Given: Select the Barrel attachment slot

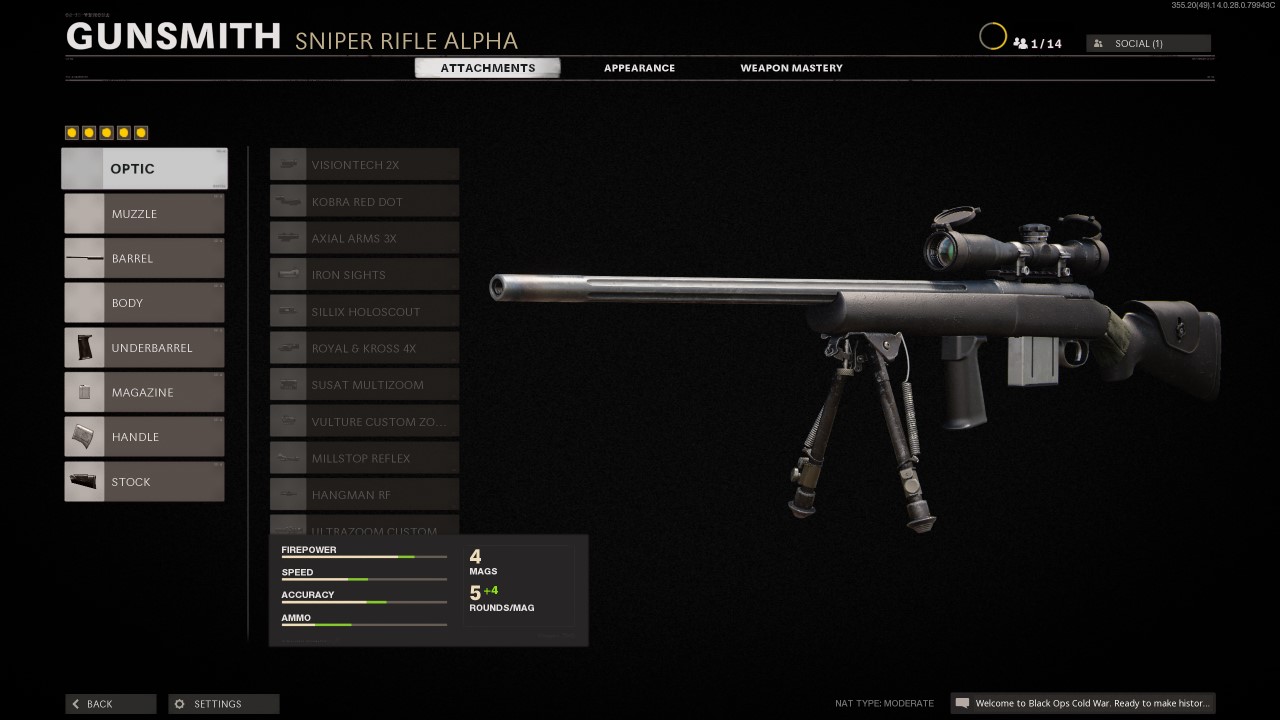Looking at the screenshot, I should [145, 258].
